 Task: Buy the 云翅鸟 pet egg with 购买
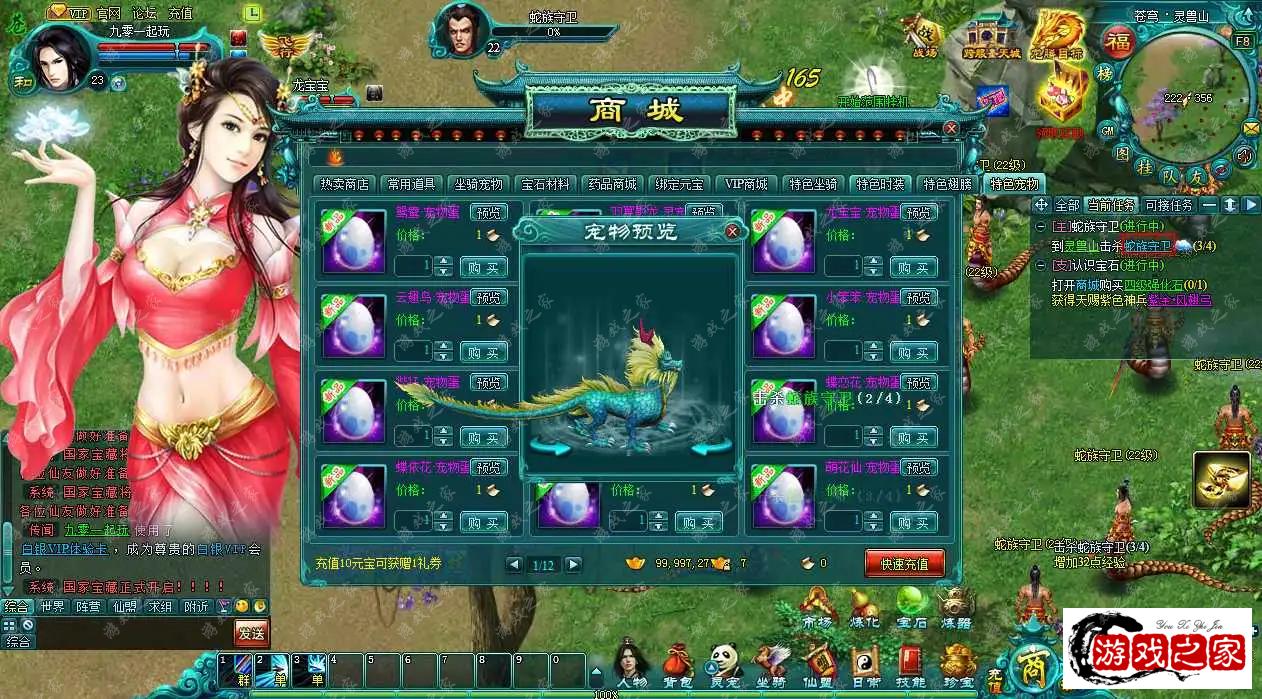click(484, 352)
